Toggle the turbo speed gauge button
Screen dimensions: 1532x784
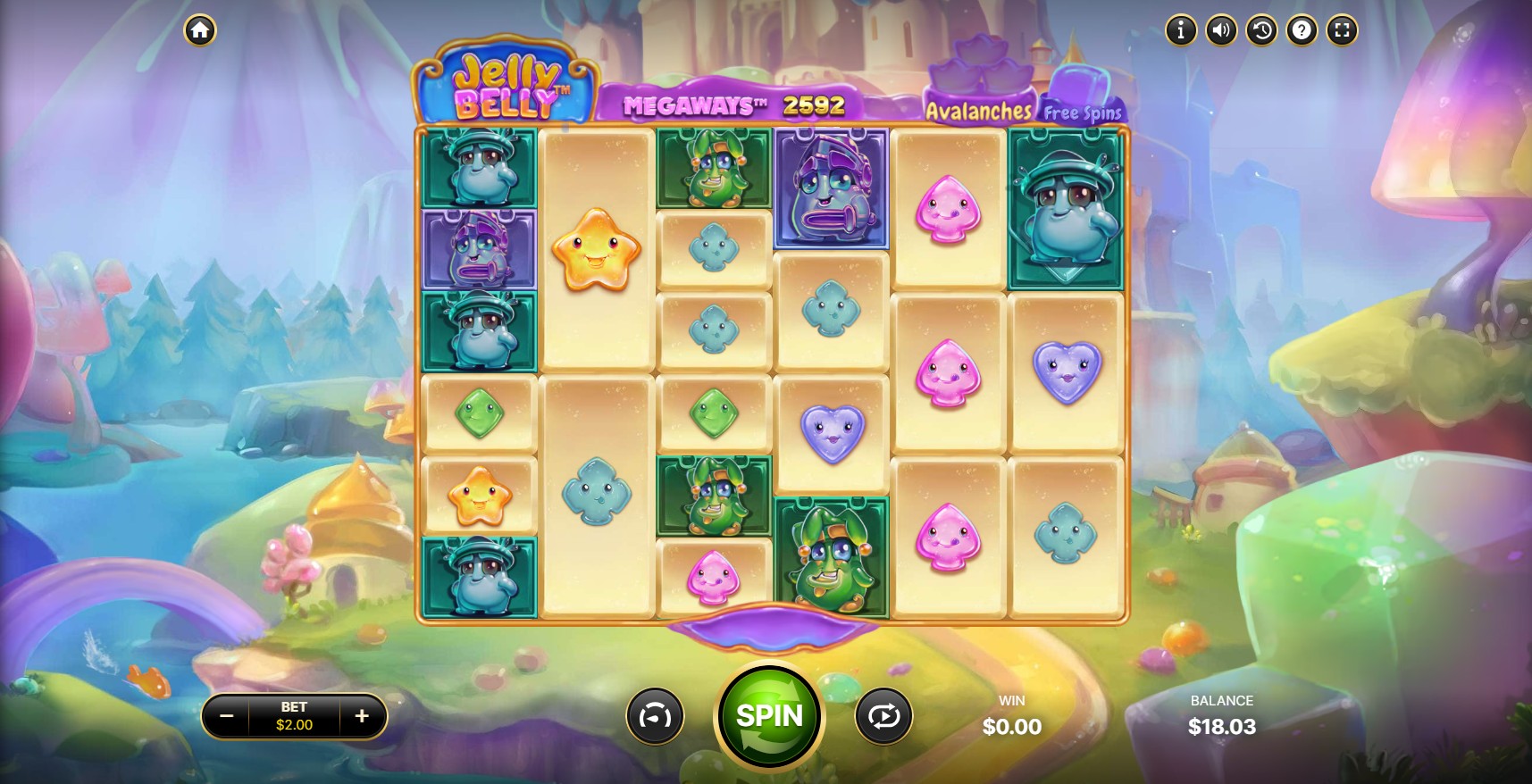click(655, 716)
